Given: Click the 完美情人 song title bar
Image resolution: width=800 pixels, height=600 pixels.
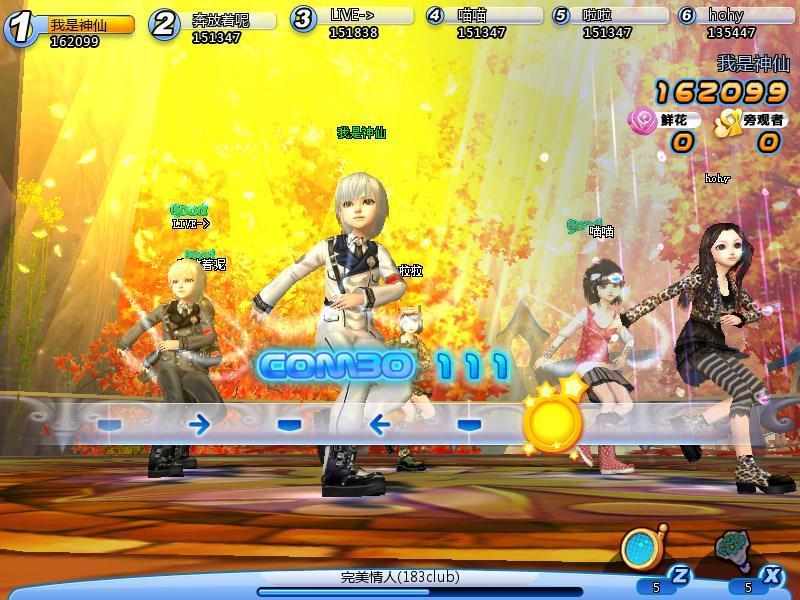Looking at the screenshot, I should 400,578.
